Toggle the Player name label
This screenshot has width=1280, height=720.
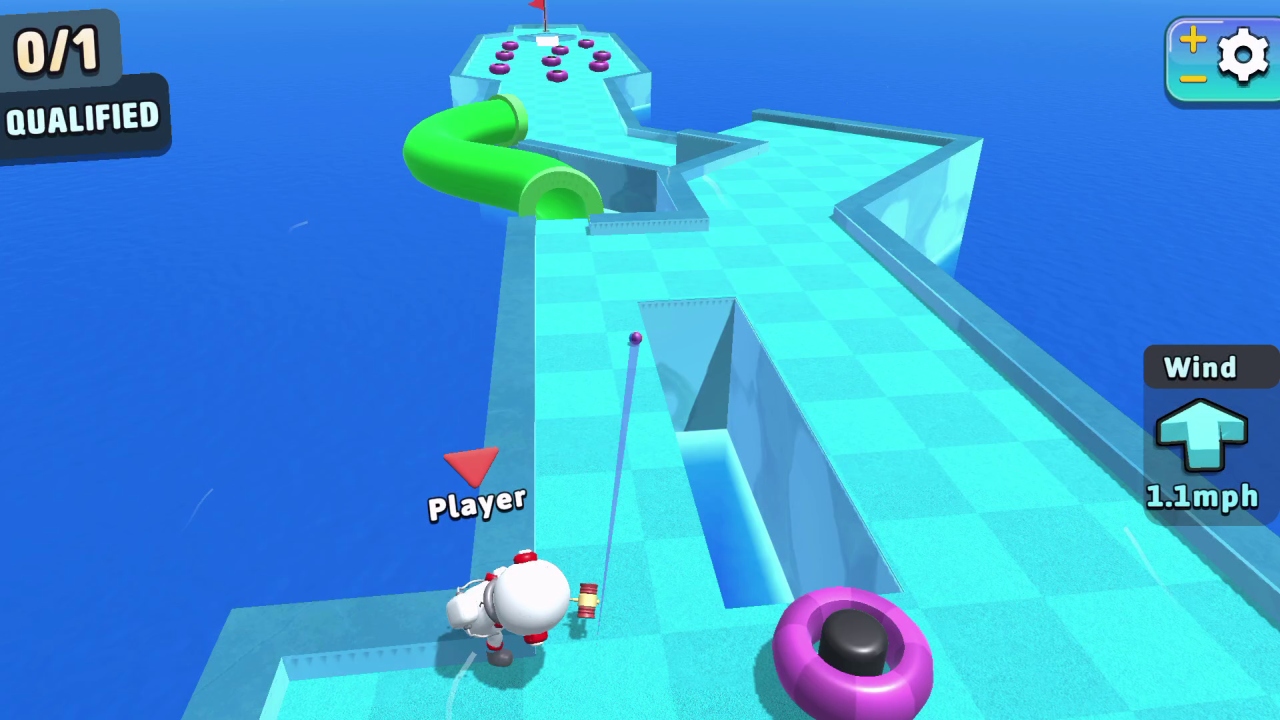(477, 503)
